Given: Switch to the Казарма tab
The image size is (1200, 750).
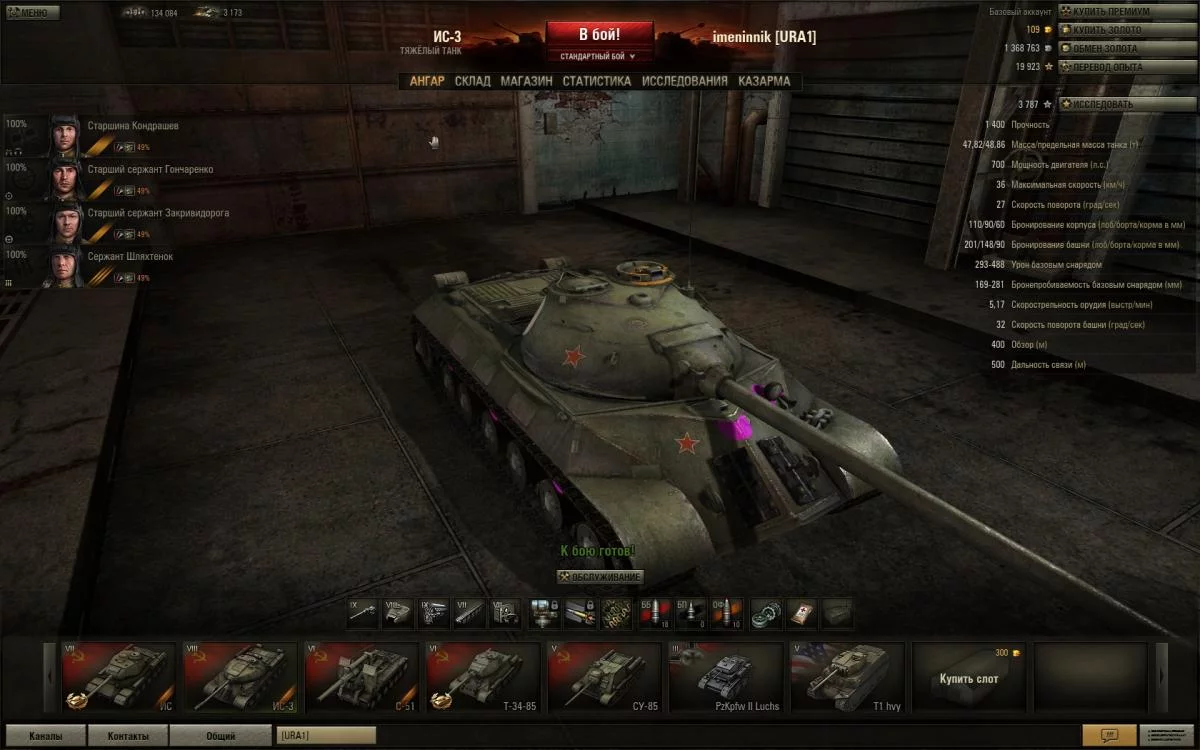Looking at the screenshot, I should coord(764,81).
